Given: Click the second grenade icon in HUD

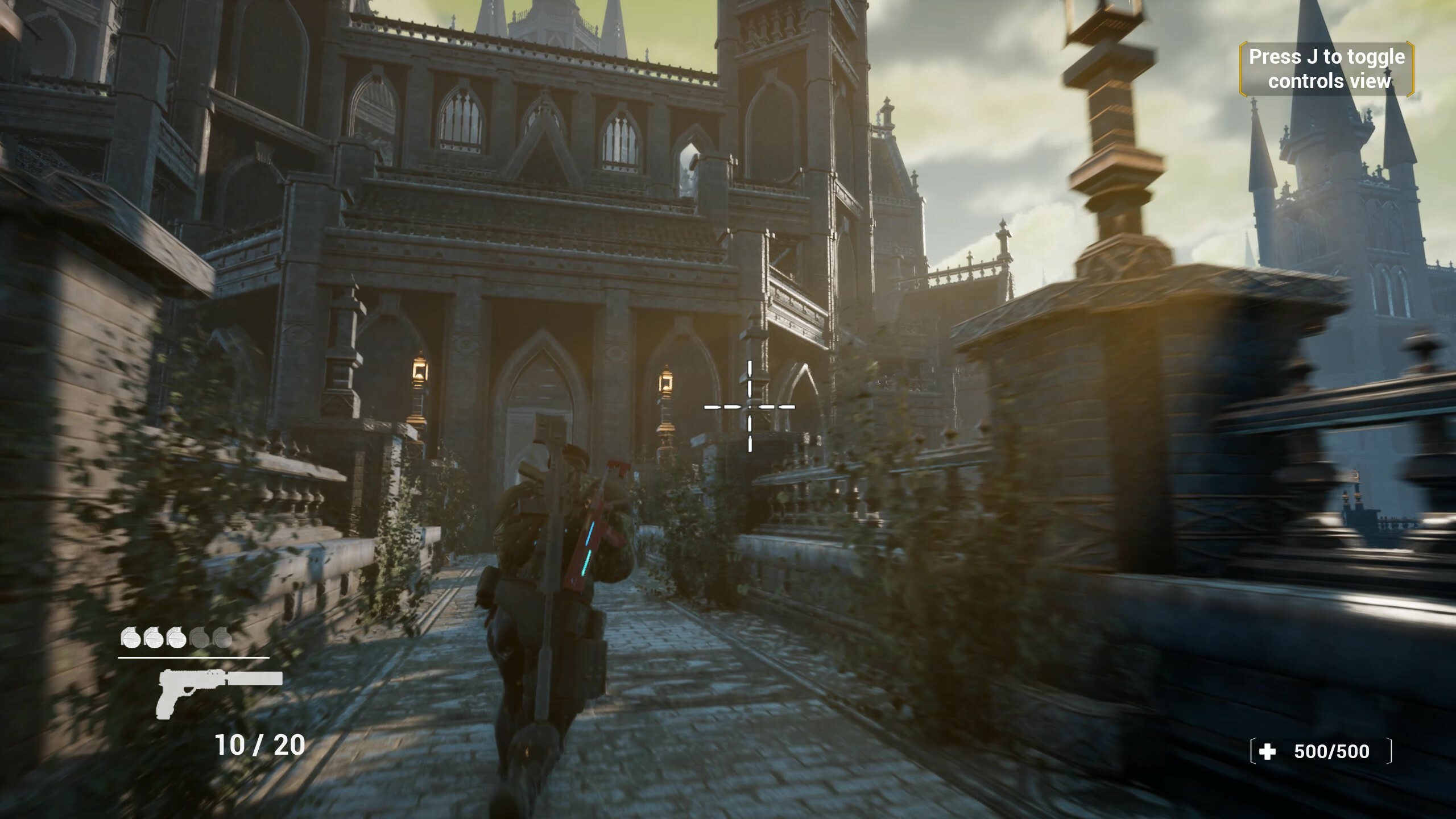Looking at the screenshot, I should [x=154, y=638].
